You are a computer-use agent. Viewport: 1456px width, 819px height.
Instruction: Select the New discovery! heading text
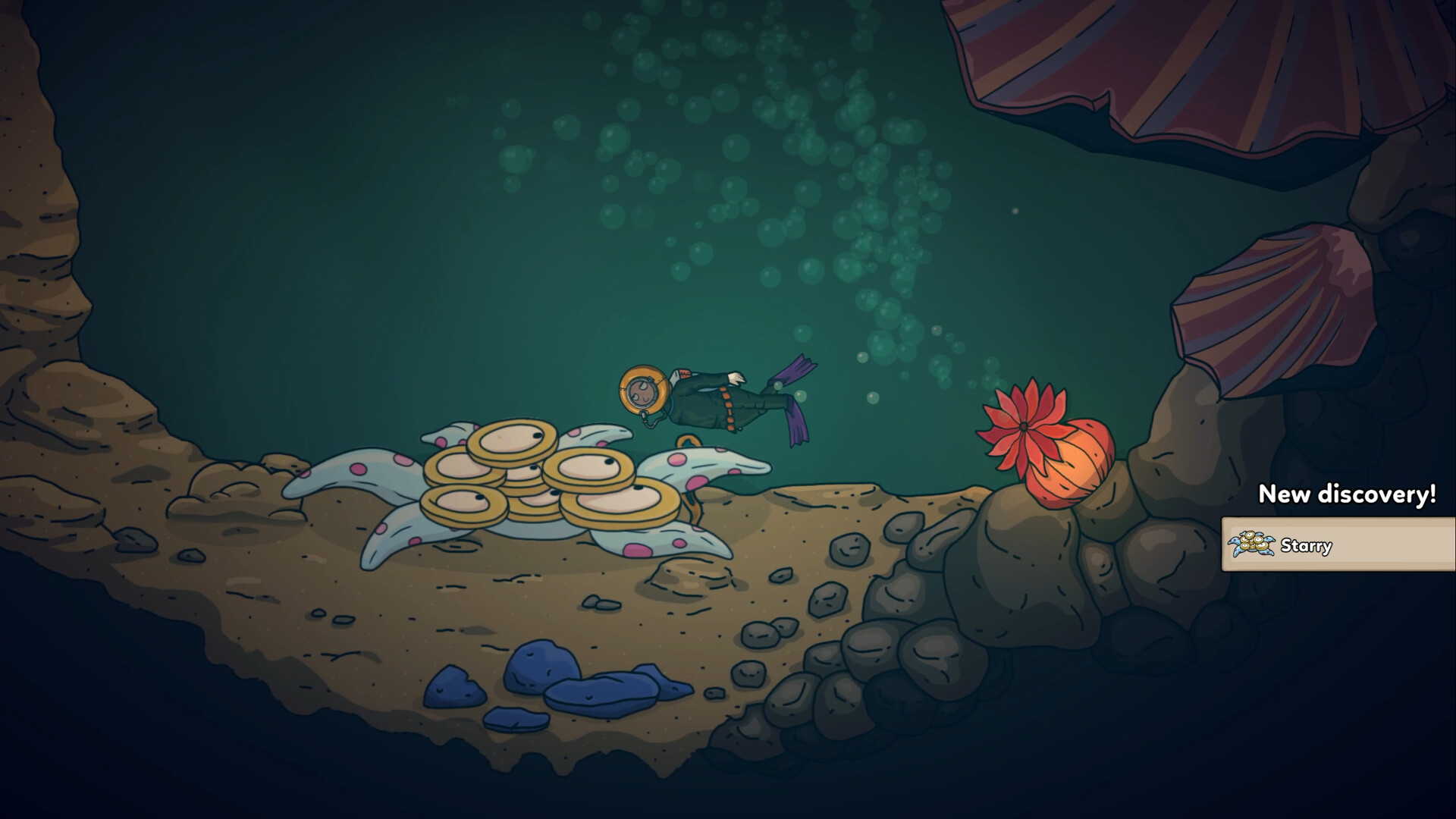pyautogui.click(x=1346, y=494)
